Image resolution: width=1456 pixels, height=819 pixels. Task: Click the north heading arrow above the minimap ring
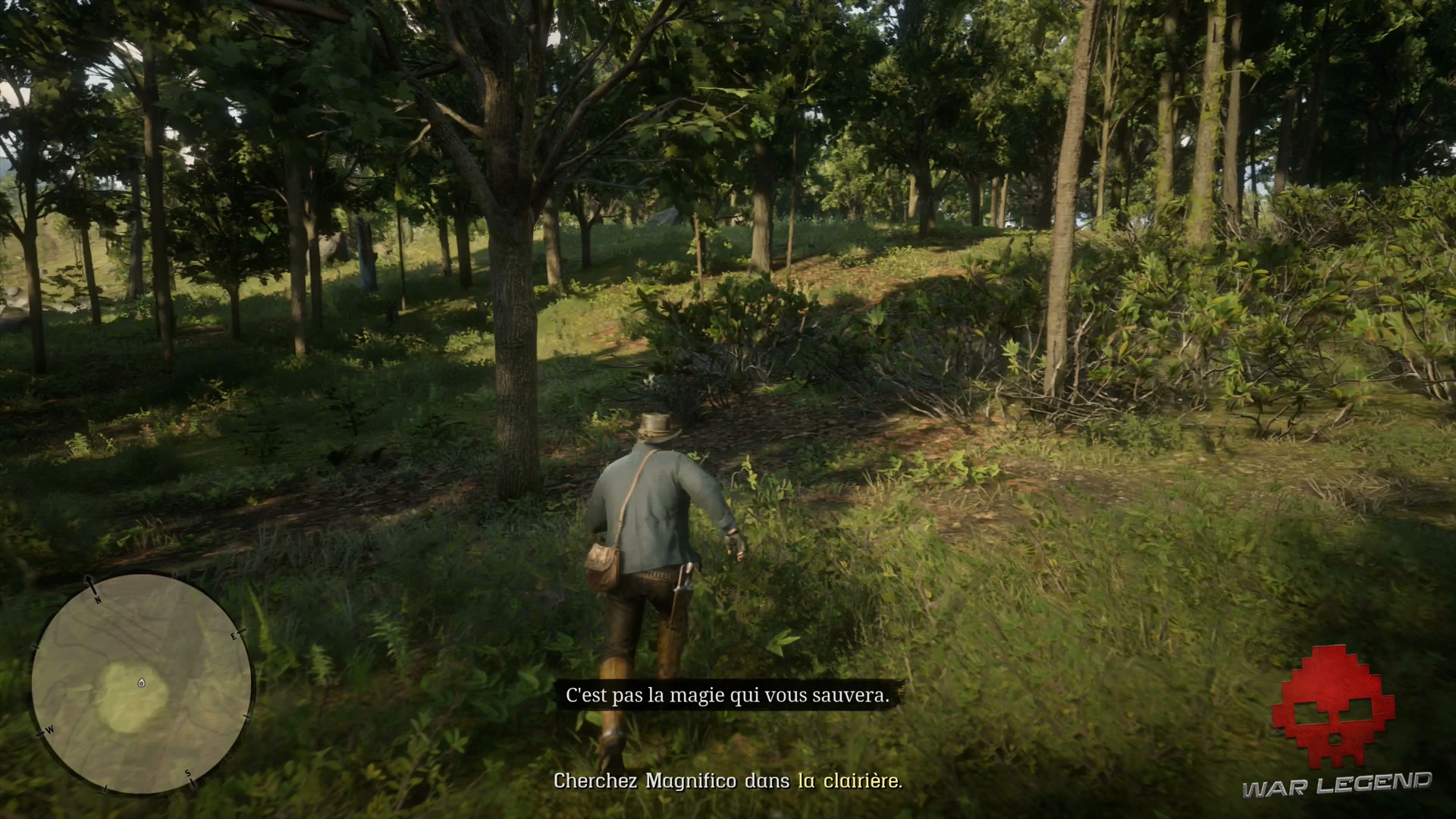89,580
